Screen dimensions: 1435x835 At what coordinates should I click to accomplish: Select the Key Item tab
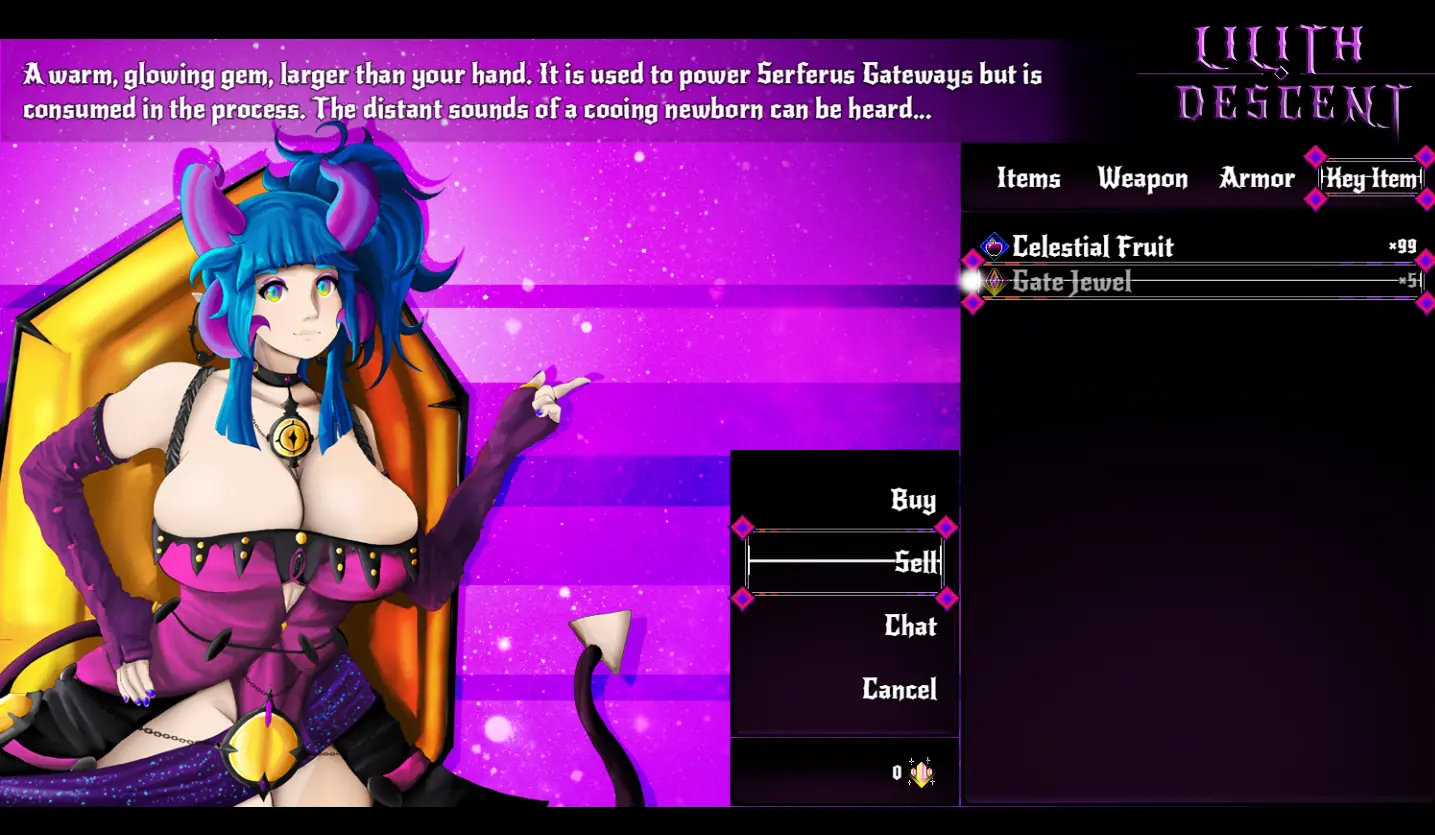(1371, 179)
